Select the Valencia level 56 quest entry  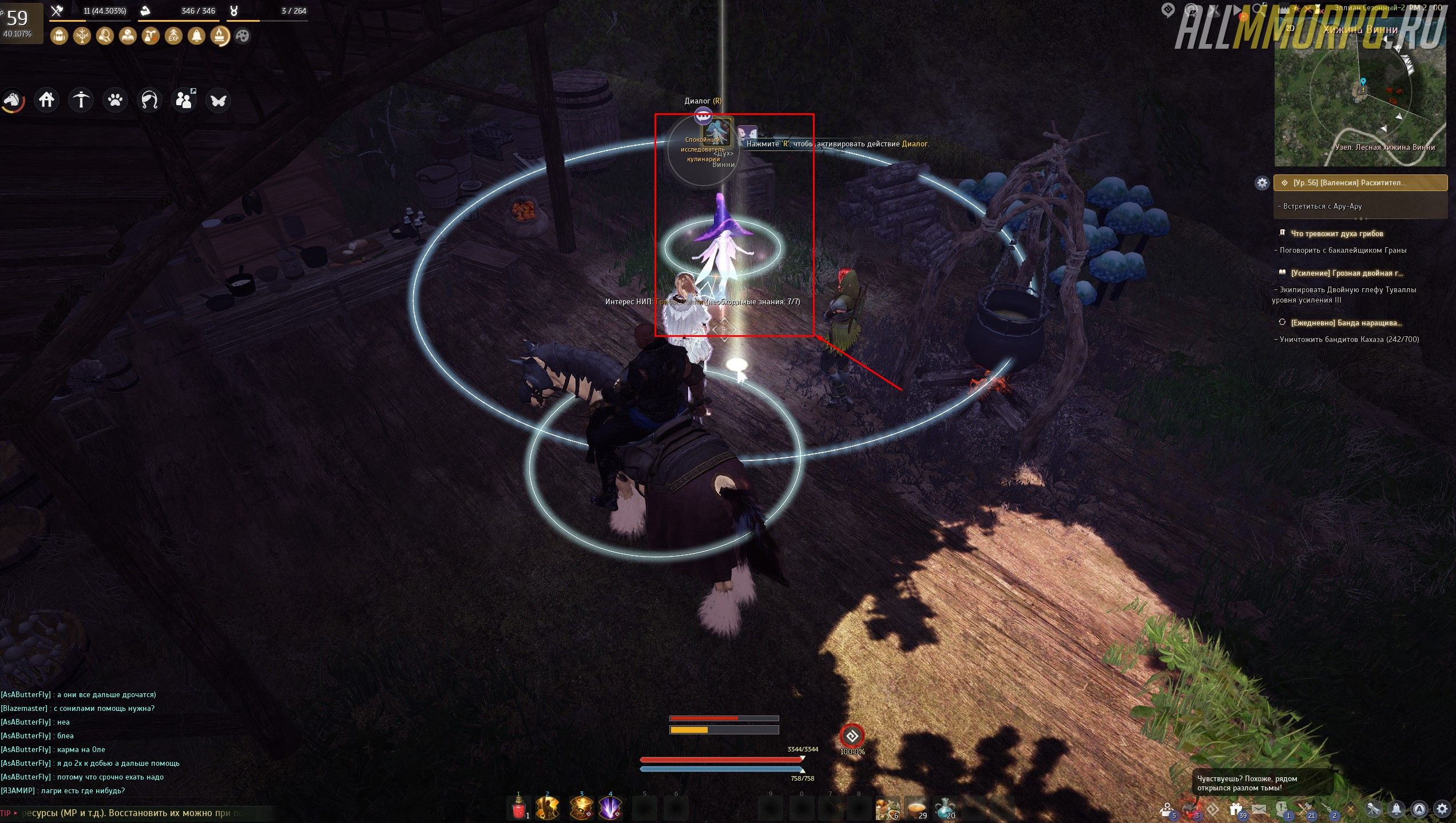[1360, 183]
